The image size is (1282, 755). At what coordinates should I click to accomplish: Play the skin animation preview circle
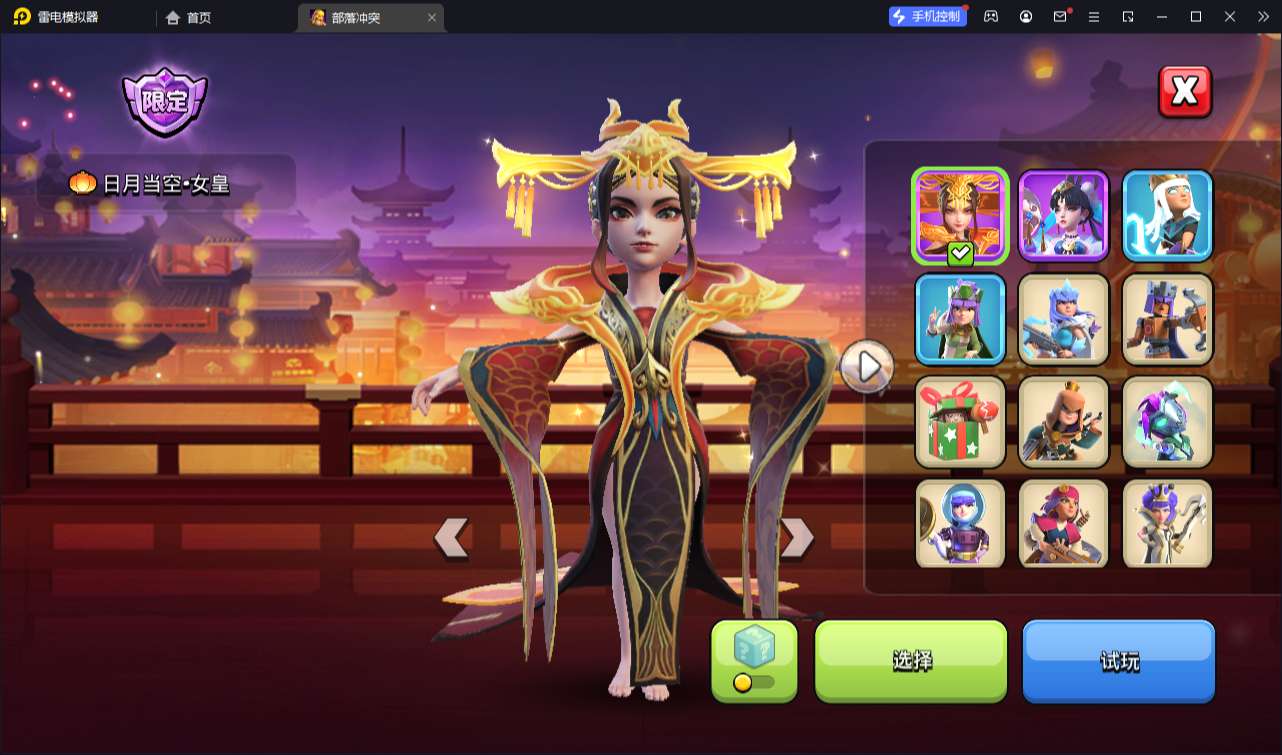868,366
